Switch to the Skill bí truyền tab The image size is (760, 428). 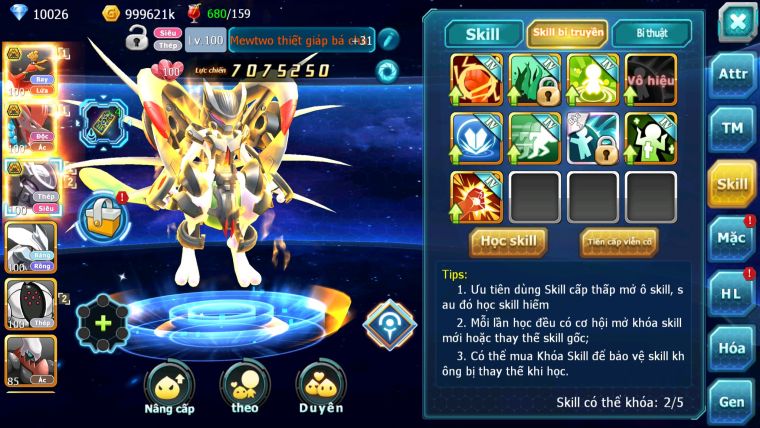pyautogui.click(x=567, y=33)
